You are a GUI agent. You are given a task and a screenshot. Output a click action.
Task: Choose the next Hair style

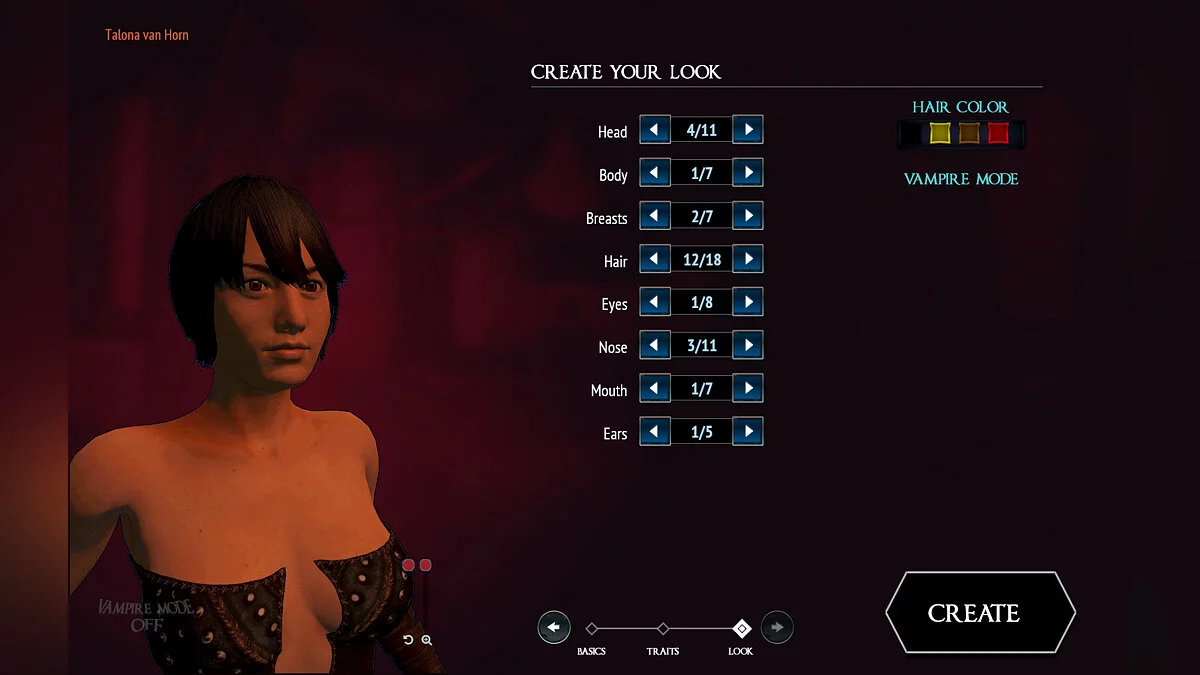[748, 259]
